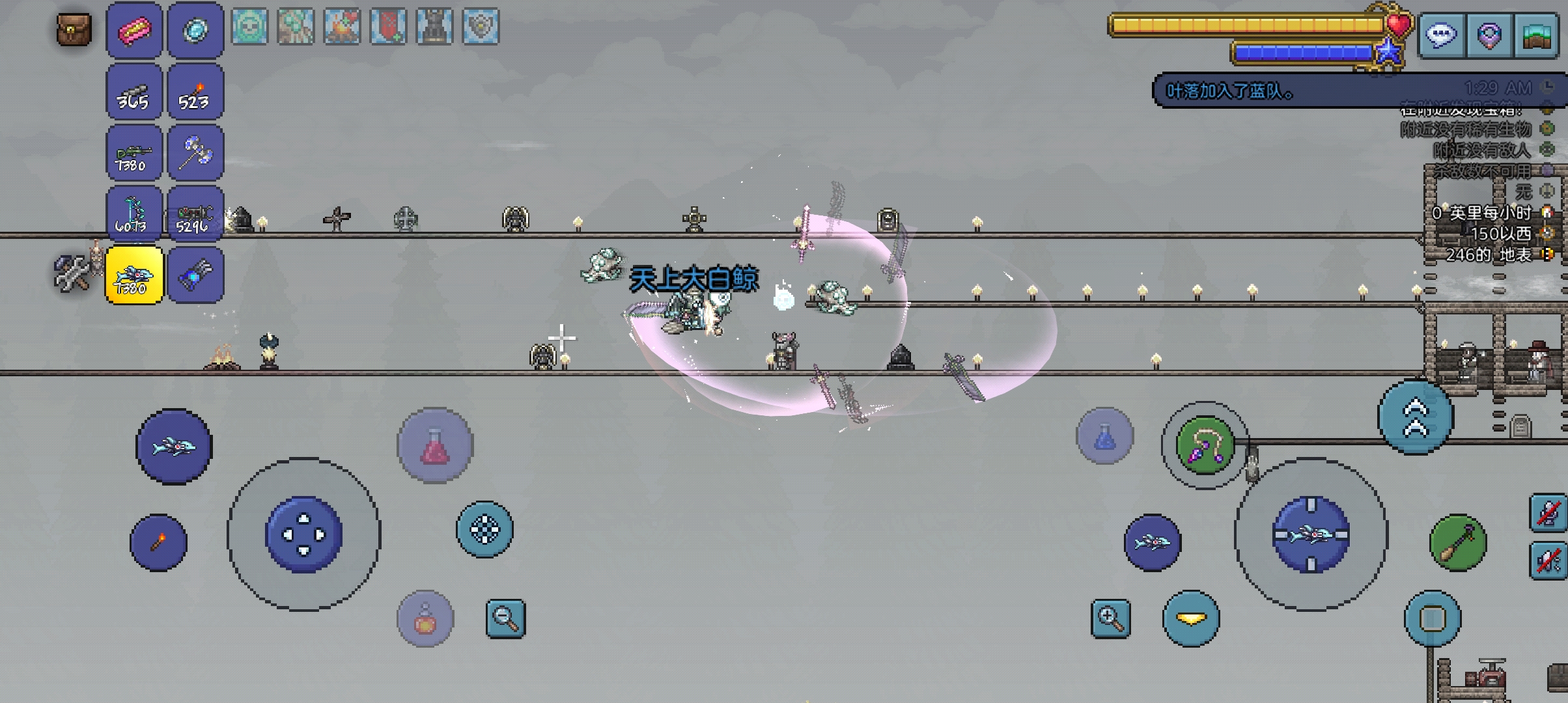
Task: Fire the grappling hook button
Action: click(1205, 445)
